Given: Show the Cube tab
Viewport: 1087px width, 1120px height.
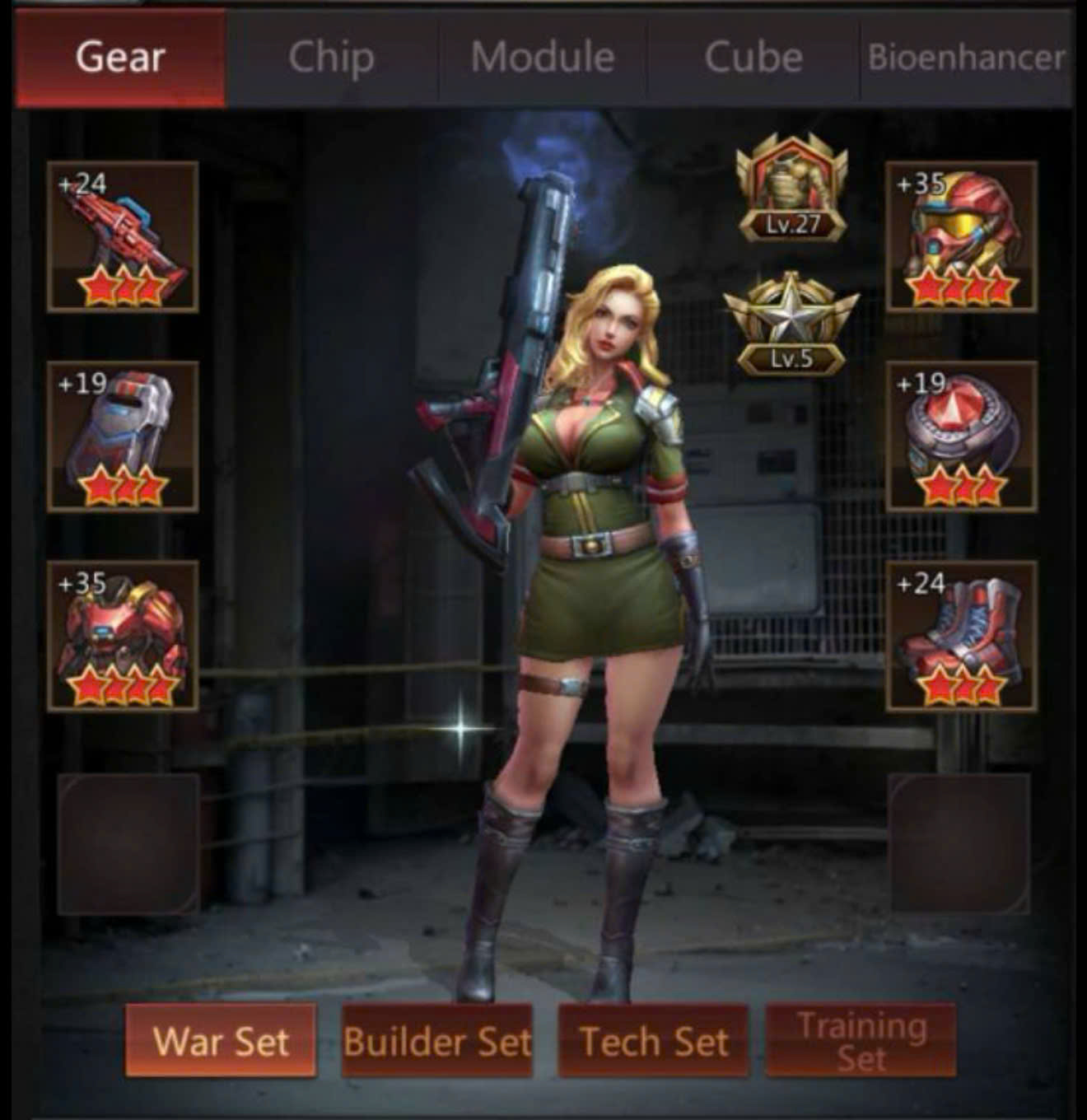Looking at the screenshot, I should click(753, 58).
